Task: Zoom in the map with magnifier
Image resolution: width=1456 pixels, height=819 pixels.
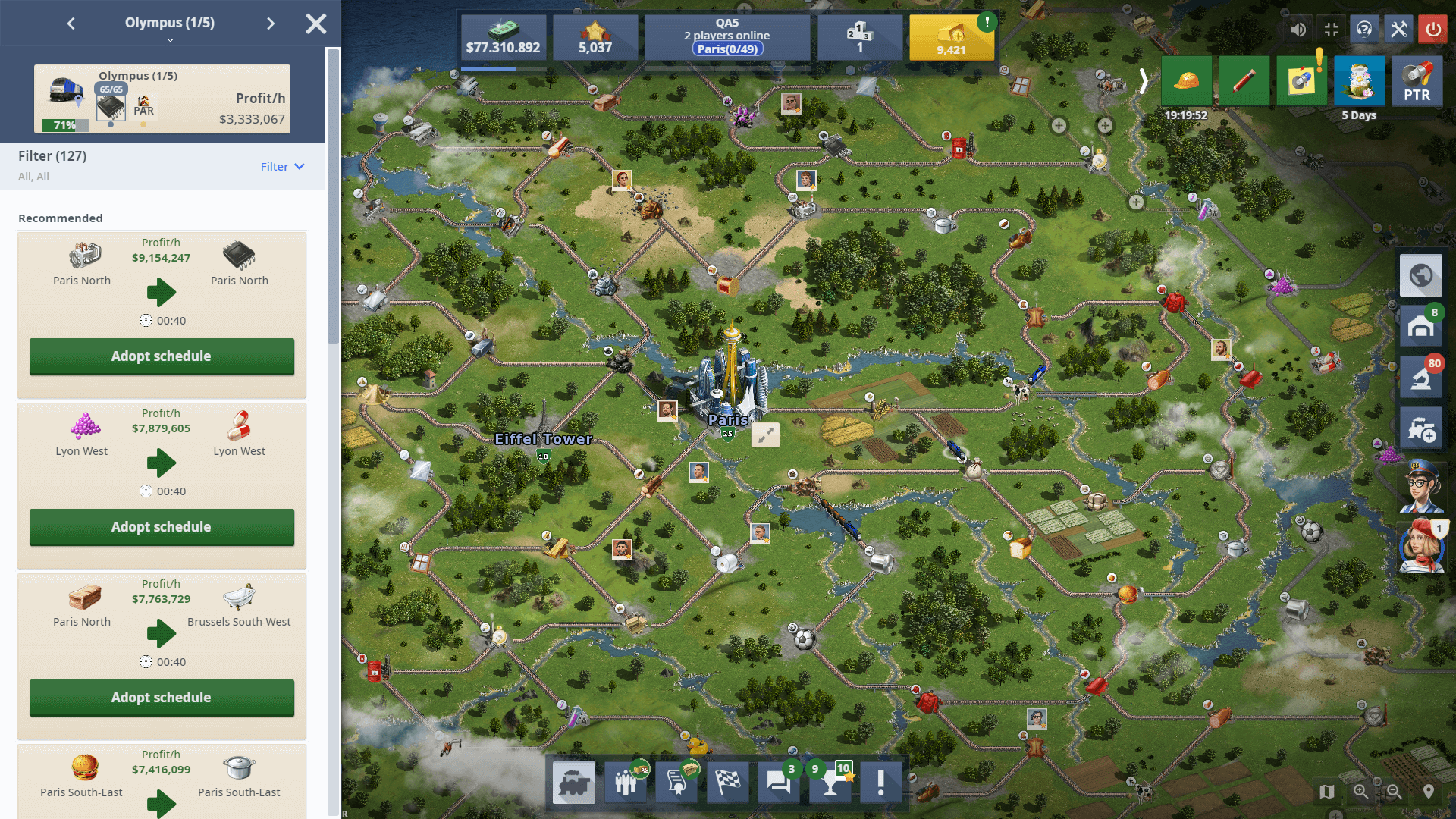Action: 1361,792
